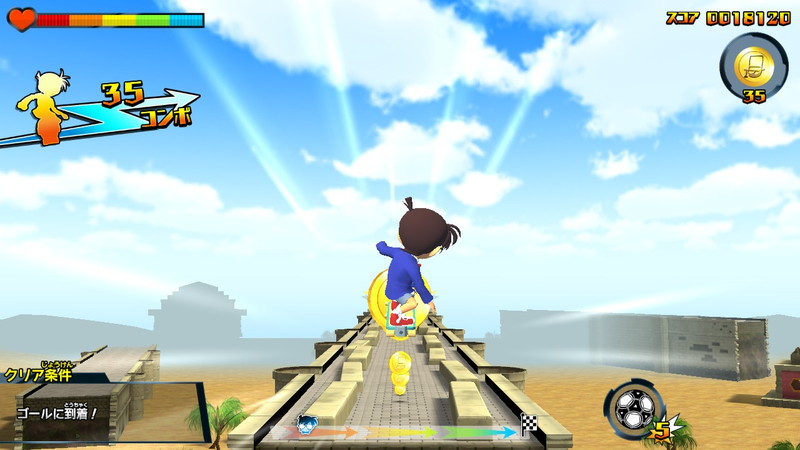800x450 pixels.
Task: Click the checkered goal flag on the progress track
Action: tap(528, 427)
